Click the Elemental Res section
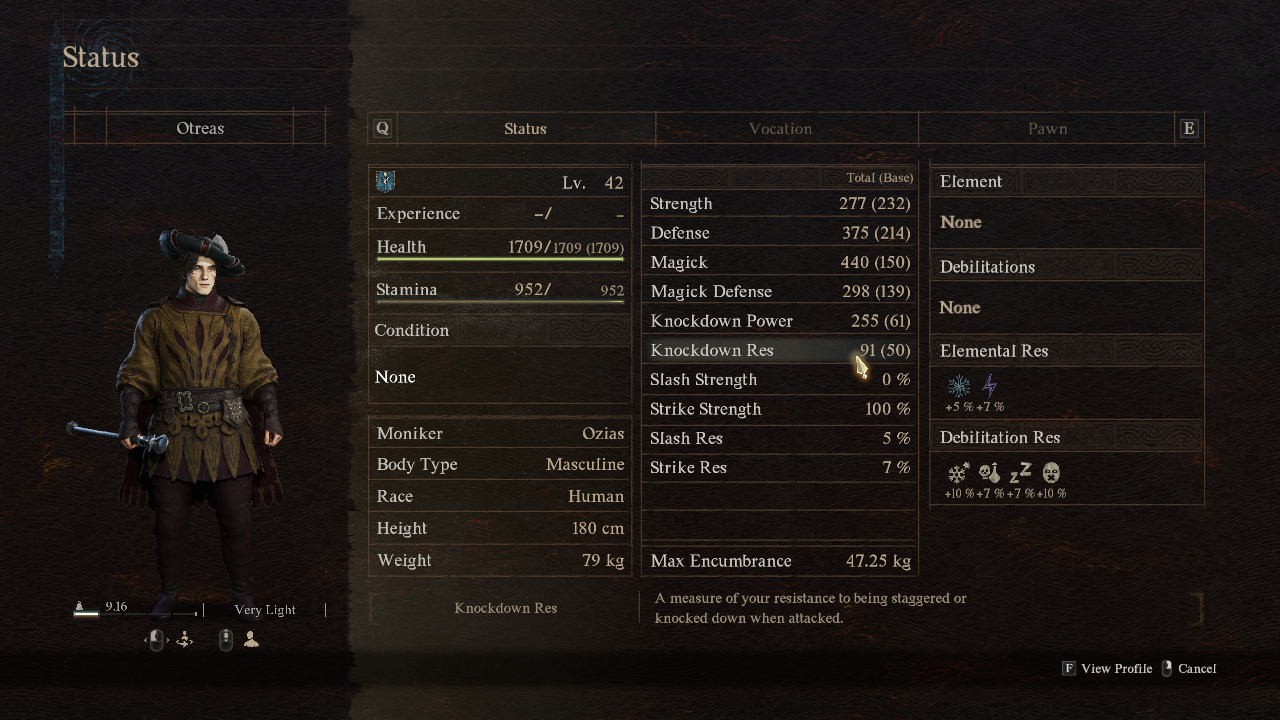 pyautogui.click(x=1066, y=351)
